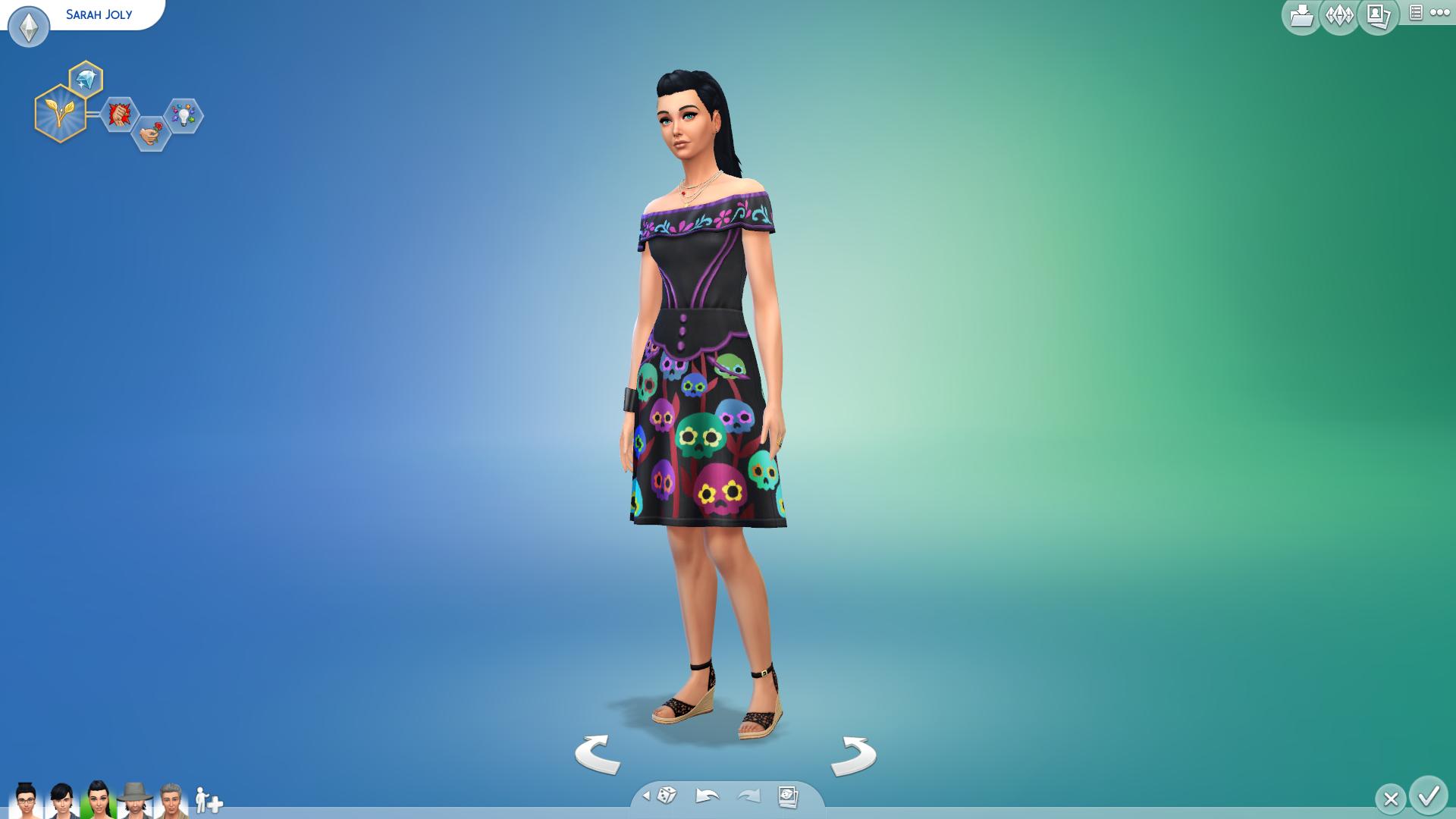
Task: Add a new Sim to household
Action: (x=209, y=801)
